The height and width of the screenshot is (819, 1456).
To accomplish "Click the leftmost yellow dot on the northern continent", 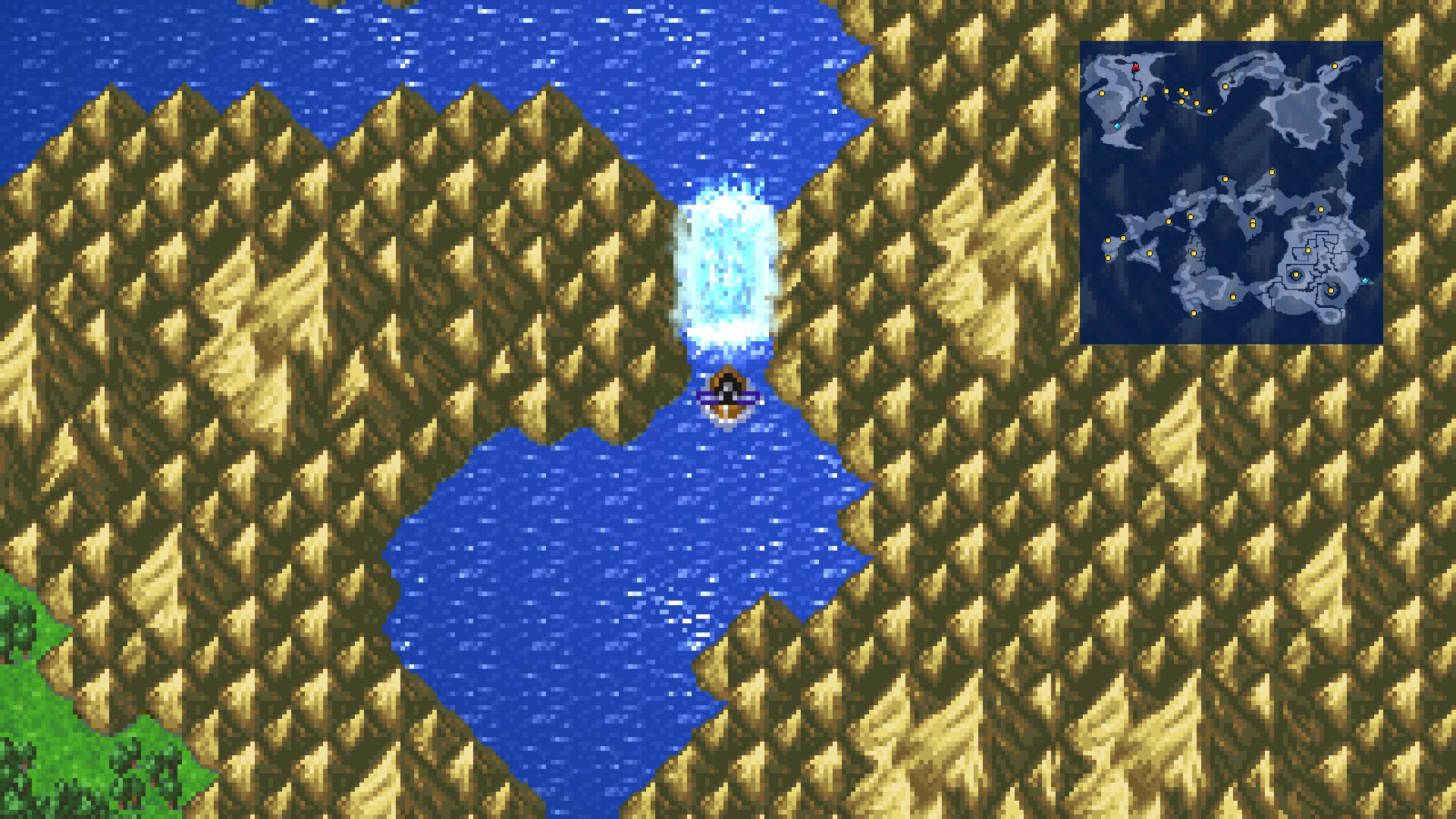I will (x=1102, y=93).
